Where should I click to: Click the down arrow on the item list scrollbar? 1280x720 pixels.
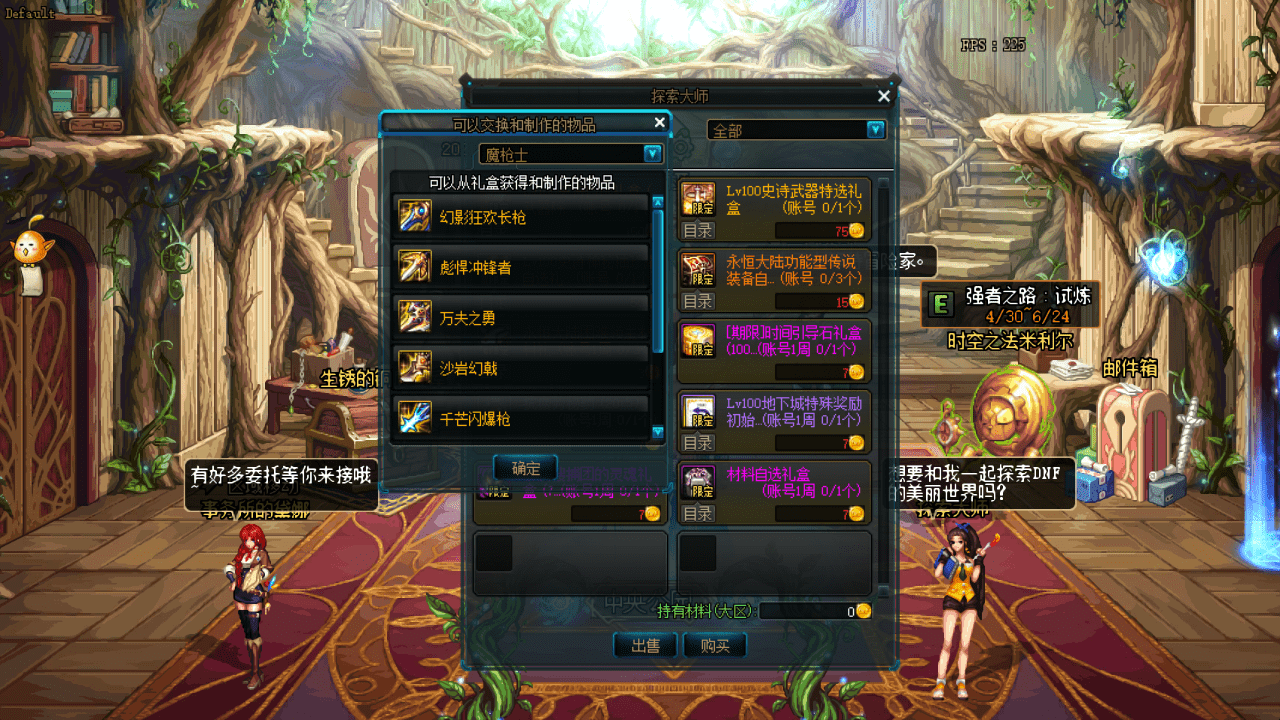click(656, 431)
